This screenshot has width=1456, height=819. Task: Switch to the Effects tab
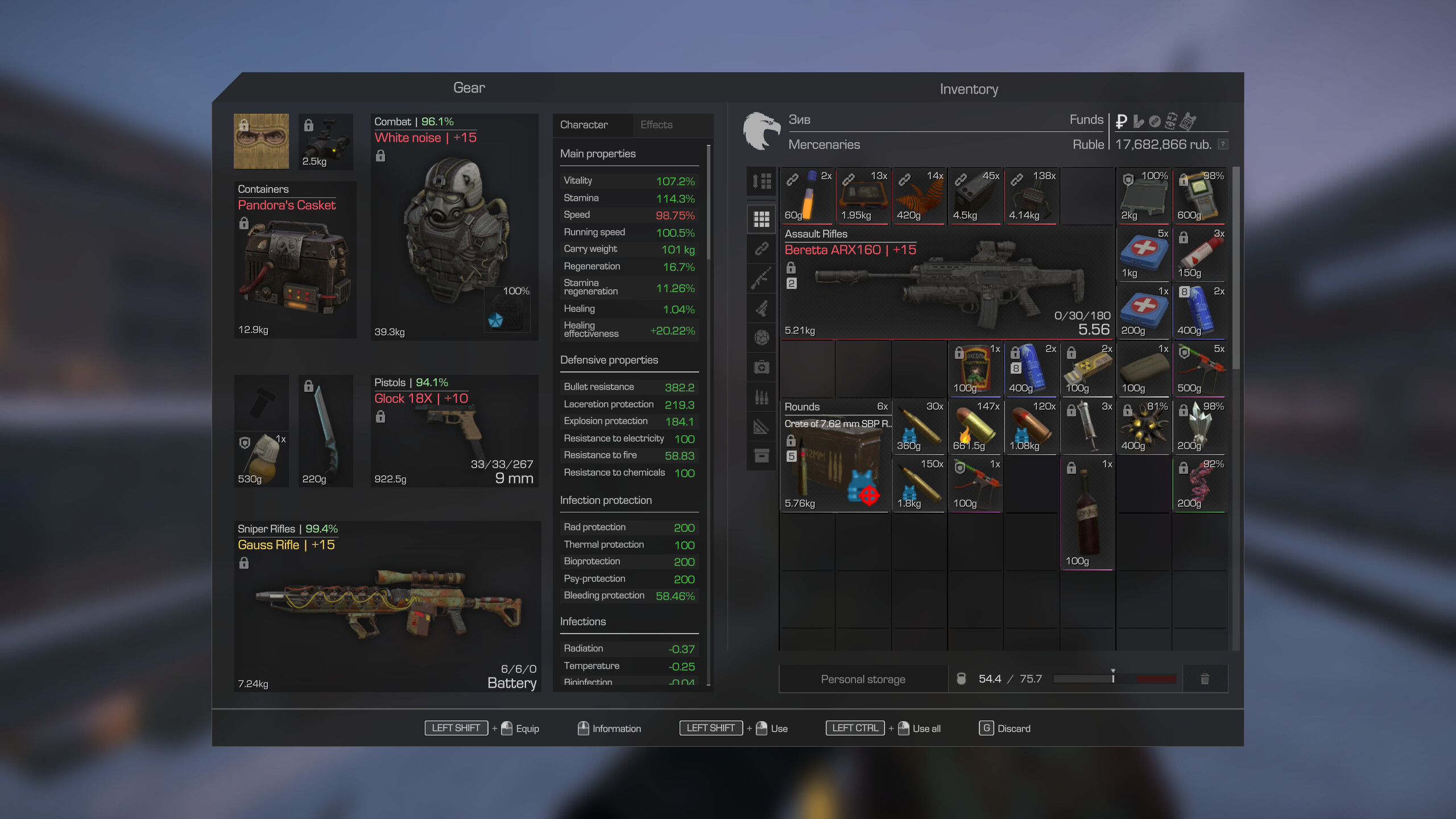click(657, 125)
